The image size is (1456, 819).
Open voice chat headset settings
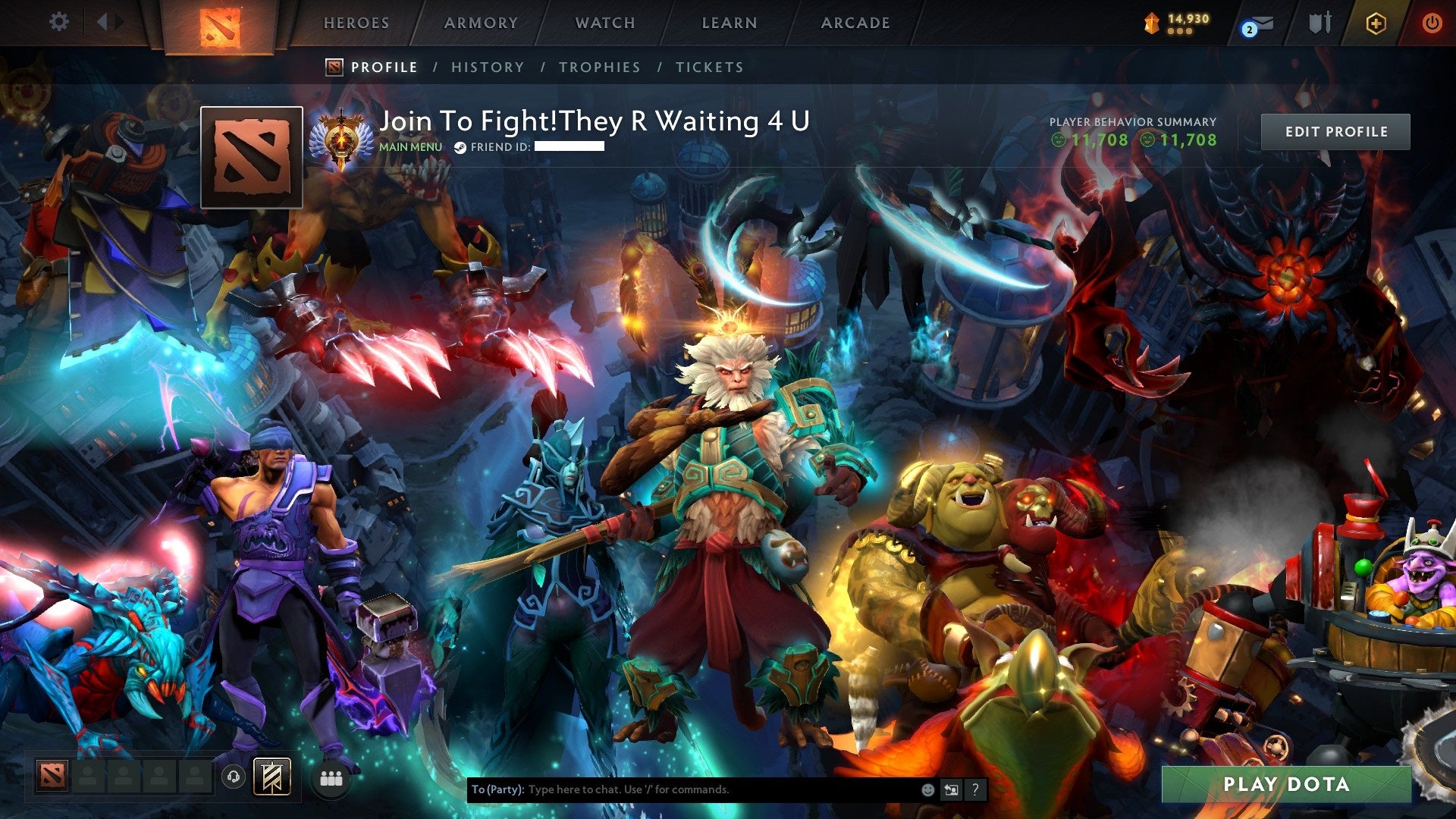coord(234,776)
